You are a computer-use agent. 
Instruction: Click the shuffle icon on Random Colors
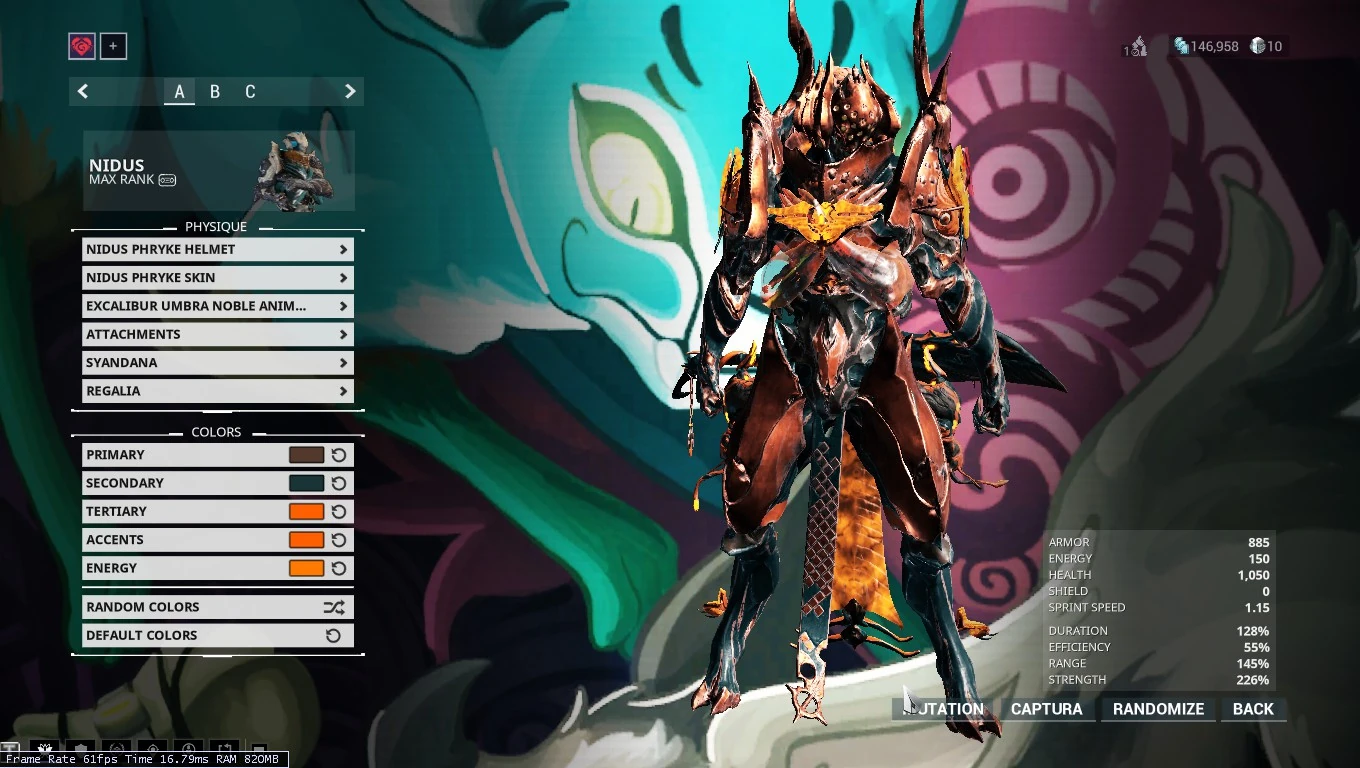(x=337, y=606)
